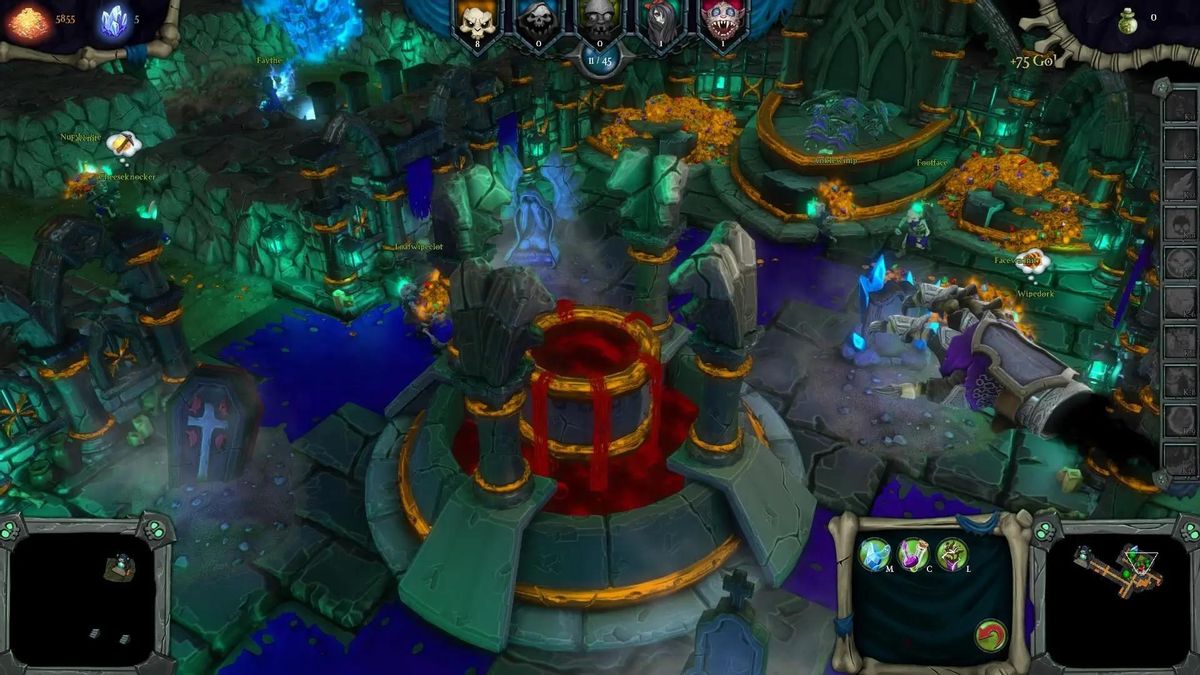1200x675 pixels.
Task: Click the blue mana crystal resource icon
Action: click(114, 22)
